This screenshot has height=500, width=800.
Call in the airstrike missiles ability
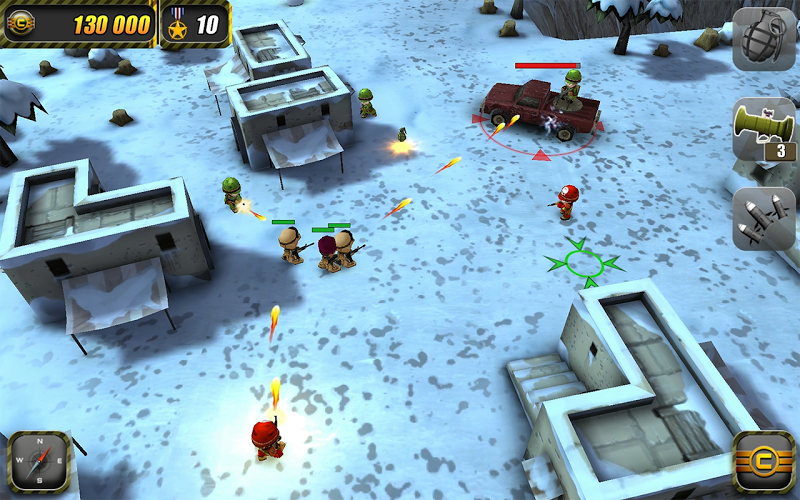click(764, 219)
